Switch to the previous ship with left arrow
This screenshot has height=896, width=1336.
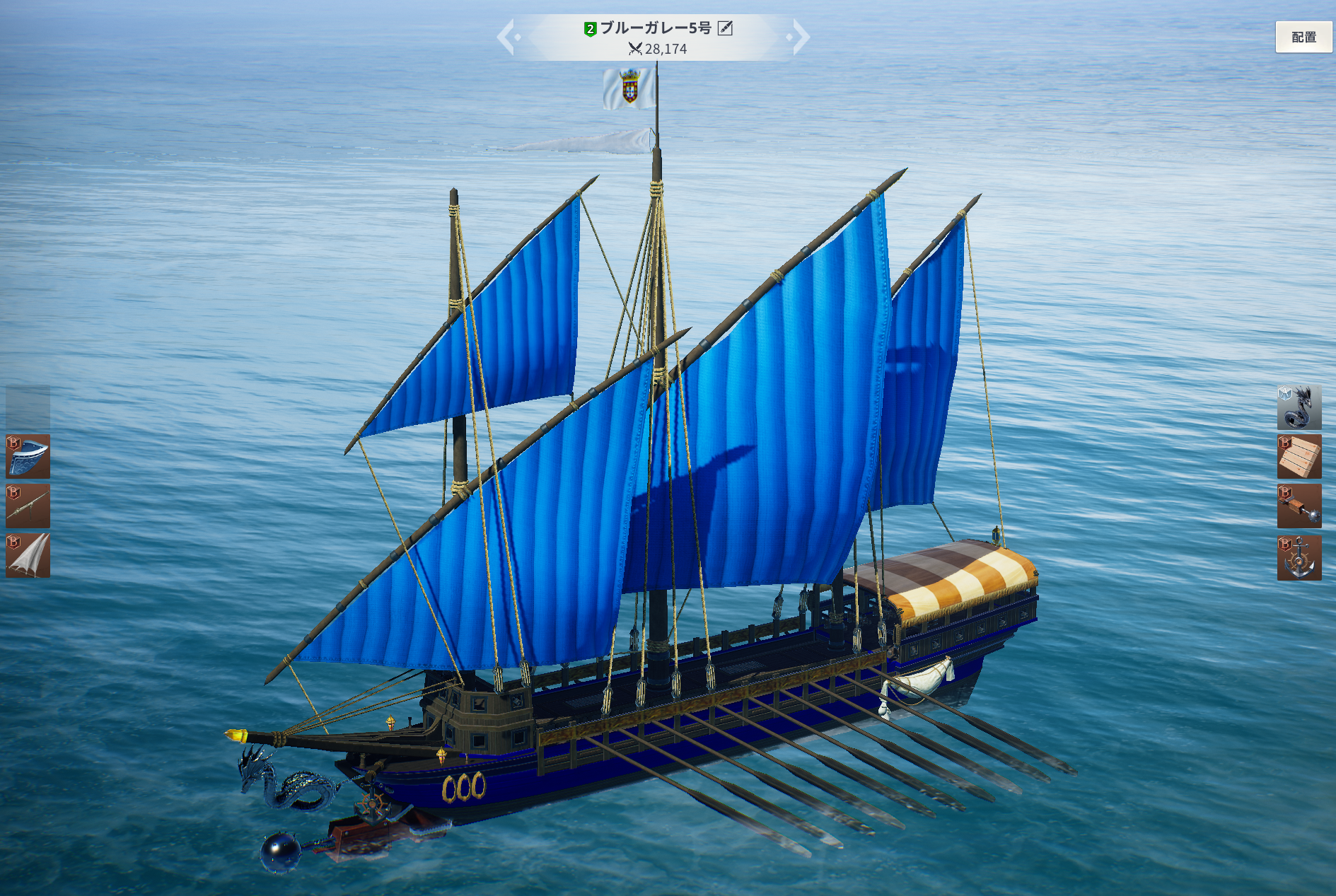pyautogui.click(x=506, y=37)
